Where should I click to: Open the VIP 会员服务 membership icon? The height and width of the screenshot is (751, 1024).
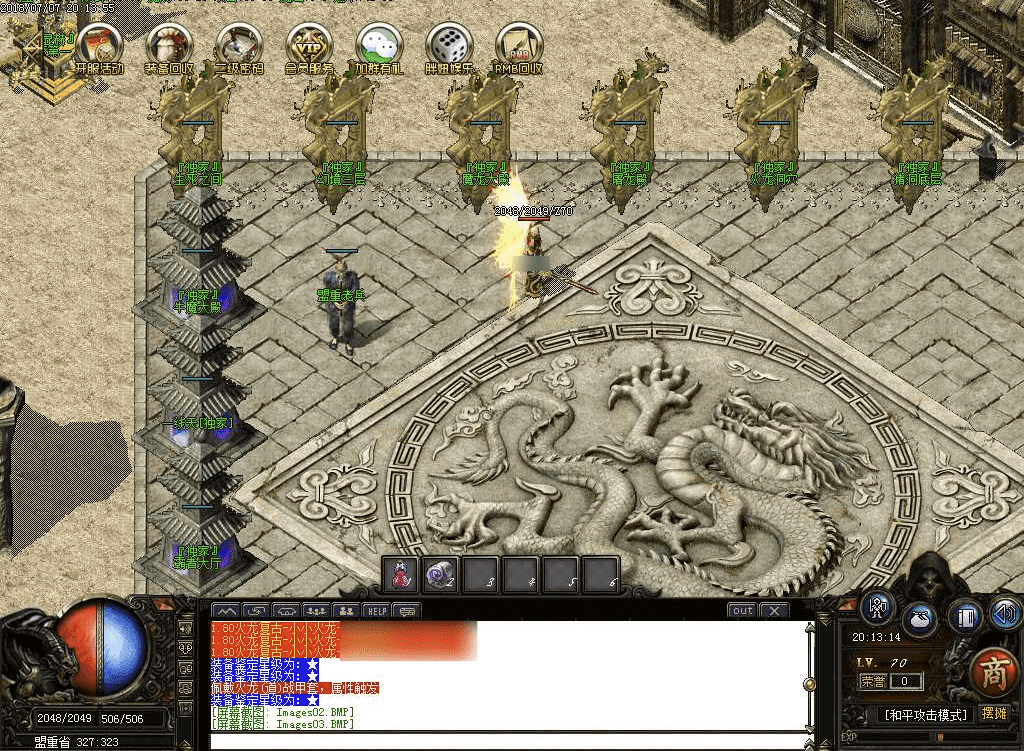click(x=309, y=45)
